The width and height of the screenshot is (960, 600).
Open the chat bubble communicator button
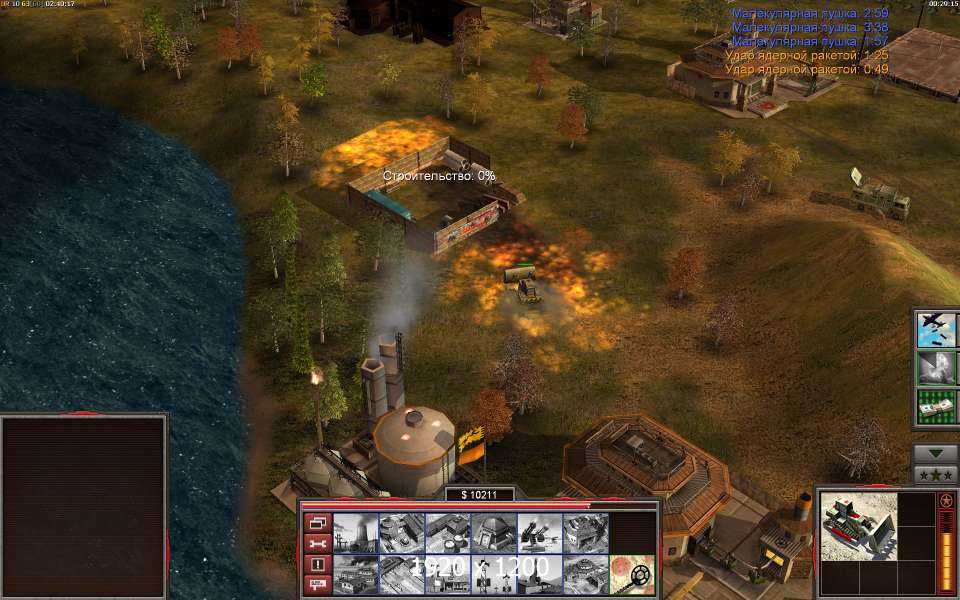[x=317, y=585]
